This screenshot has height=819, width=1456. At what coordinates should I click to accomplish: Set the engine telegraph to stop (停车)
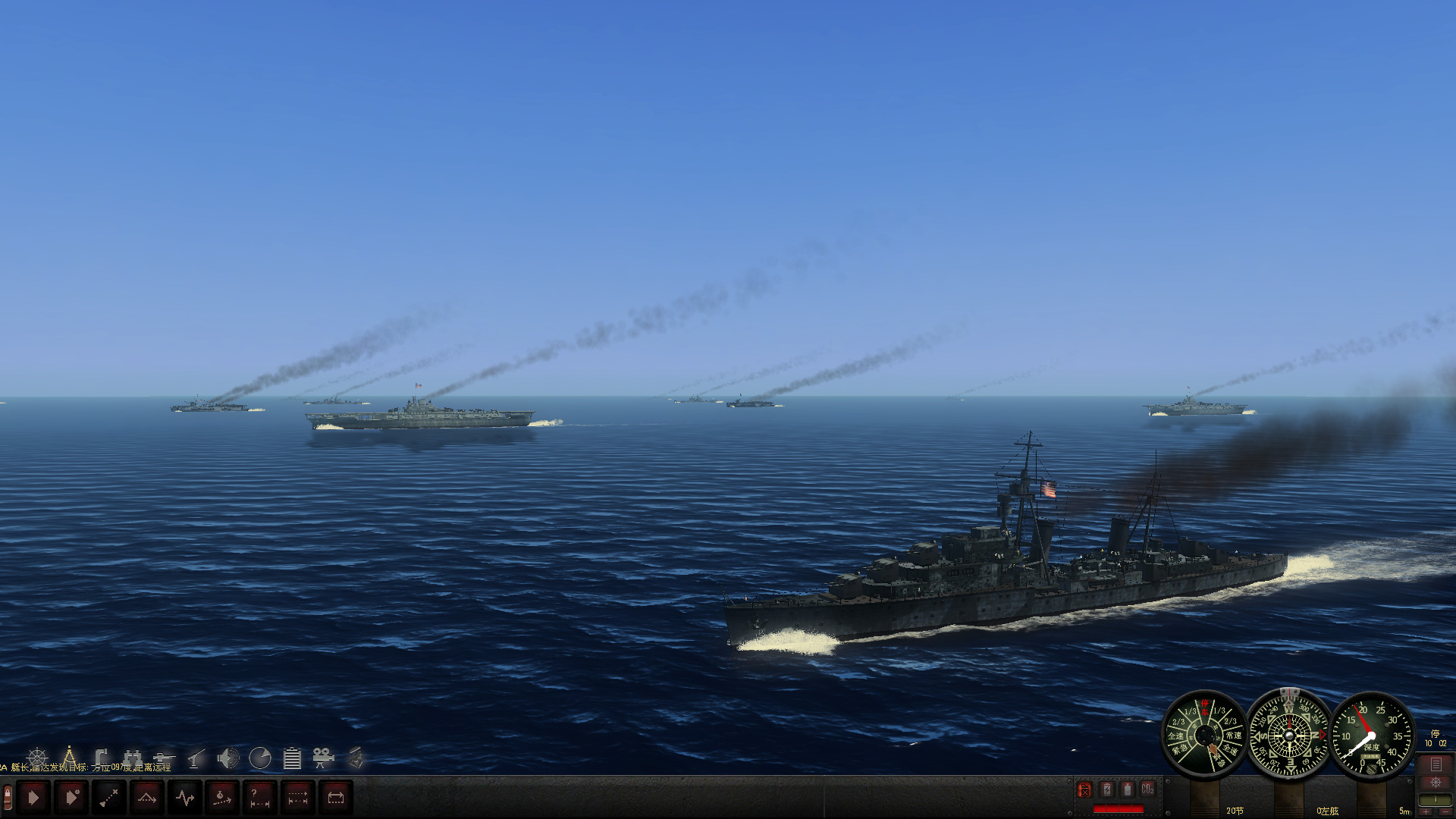coord(1205,708)
